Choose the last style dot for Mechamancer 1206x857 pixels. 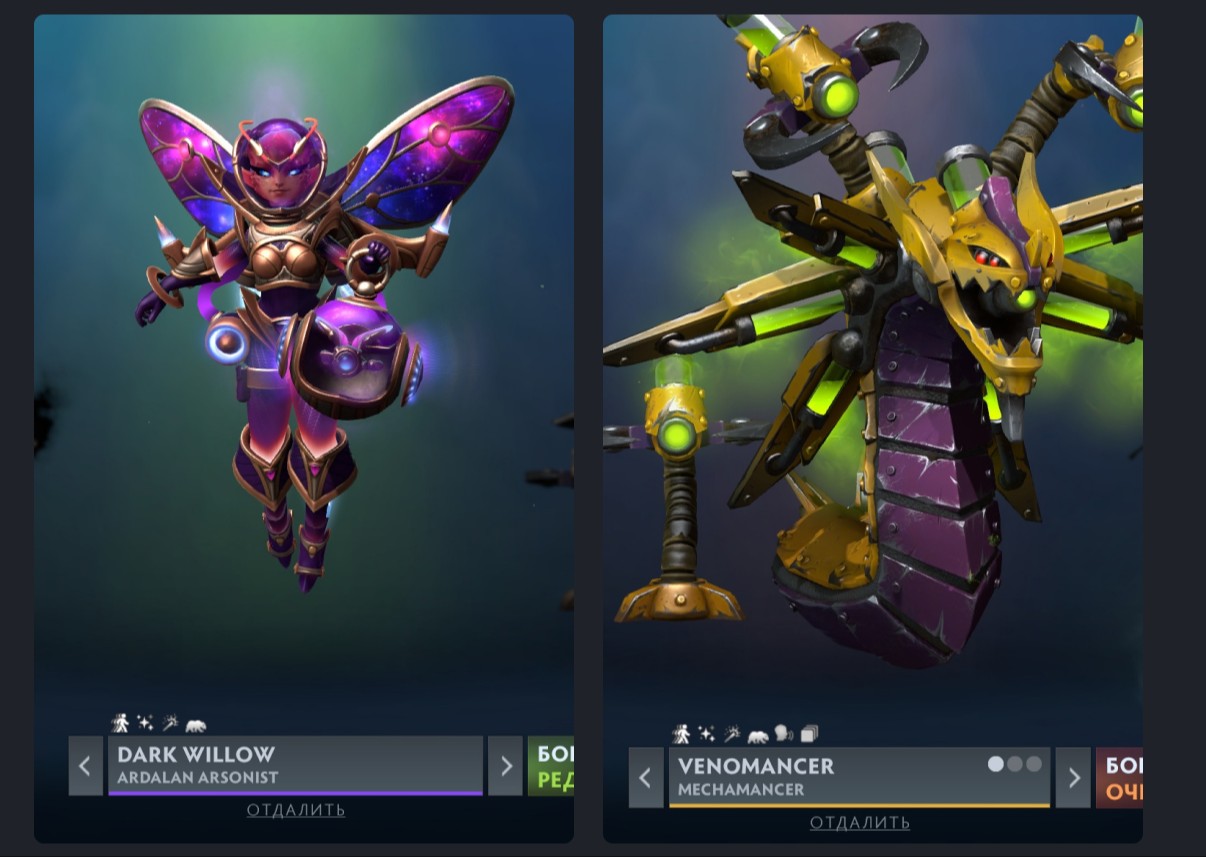click(1034, 764)
